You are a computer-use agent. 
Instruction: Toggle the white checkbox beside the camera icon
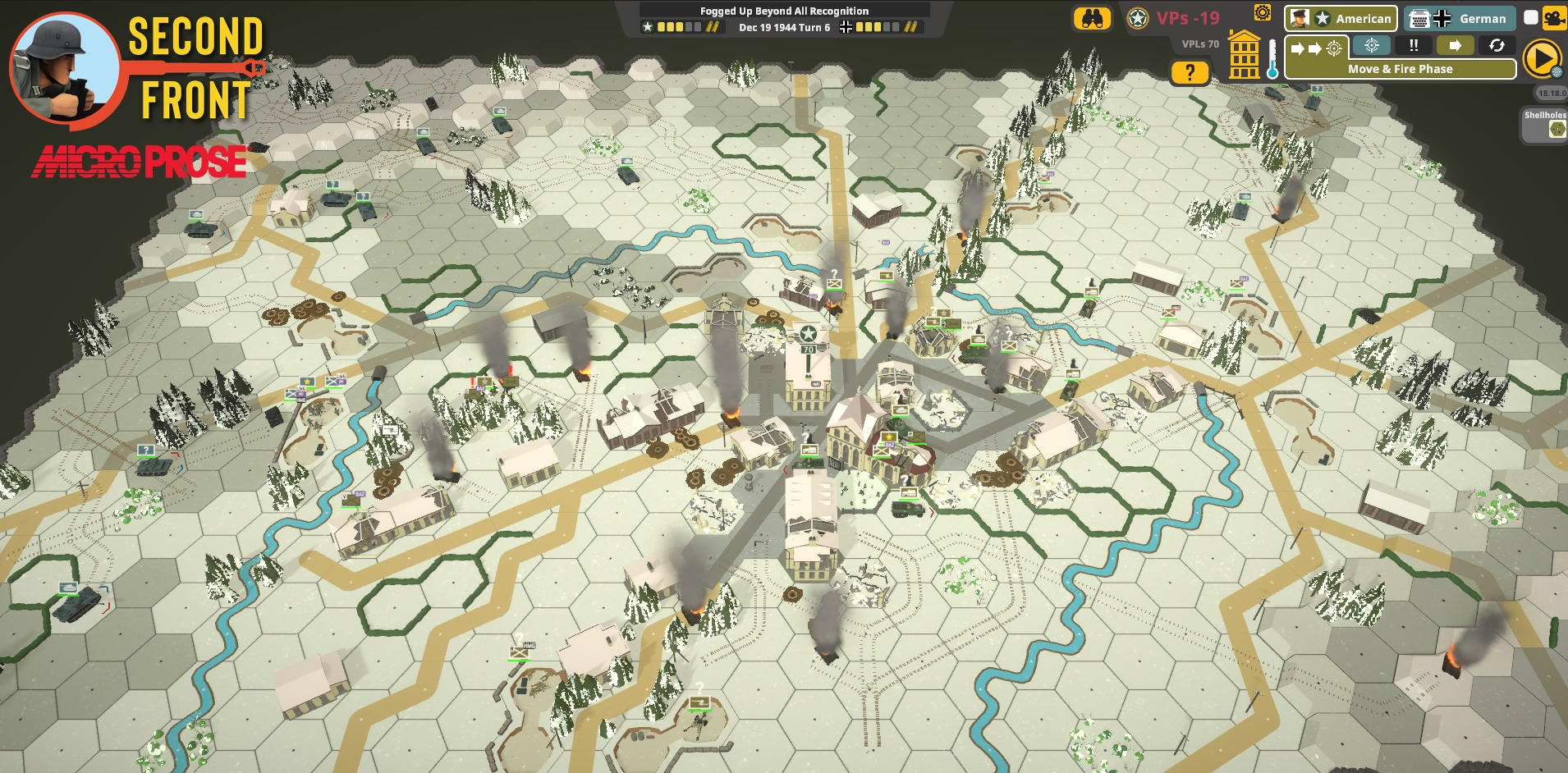[1533, 18]
